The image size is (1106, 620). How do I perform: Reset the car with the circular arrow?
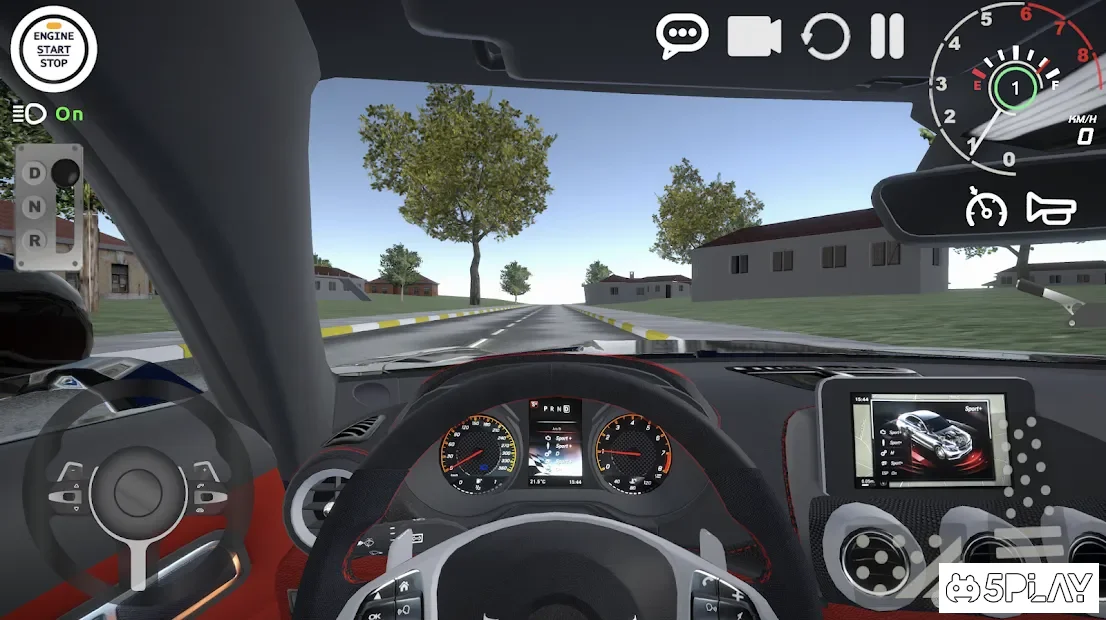tap(825, 37)
